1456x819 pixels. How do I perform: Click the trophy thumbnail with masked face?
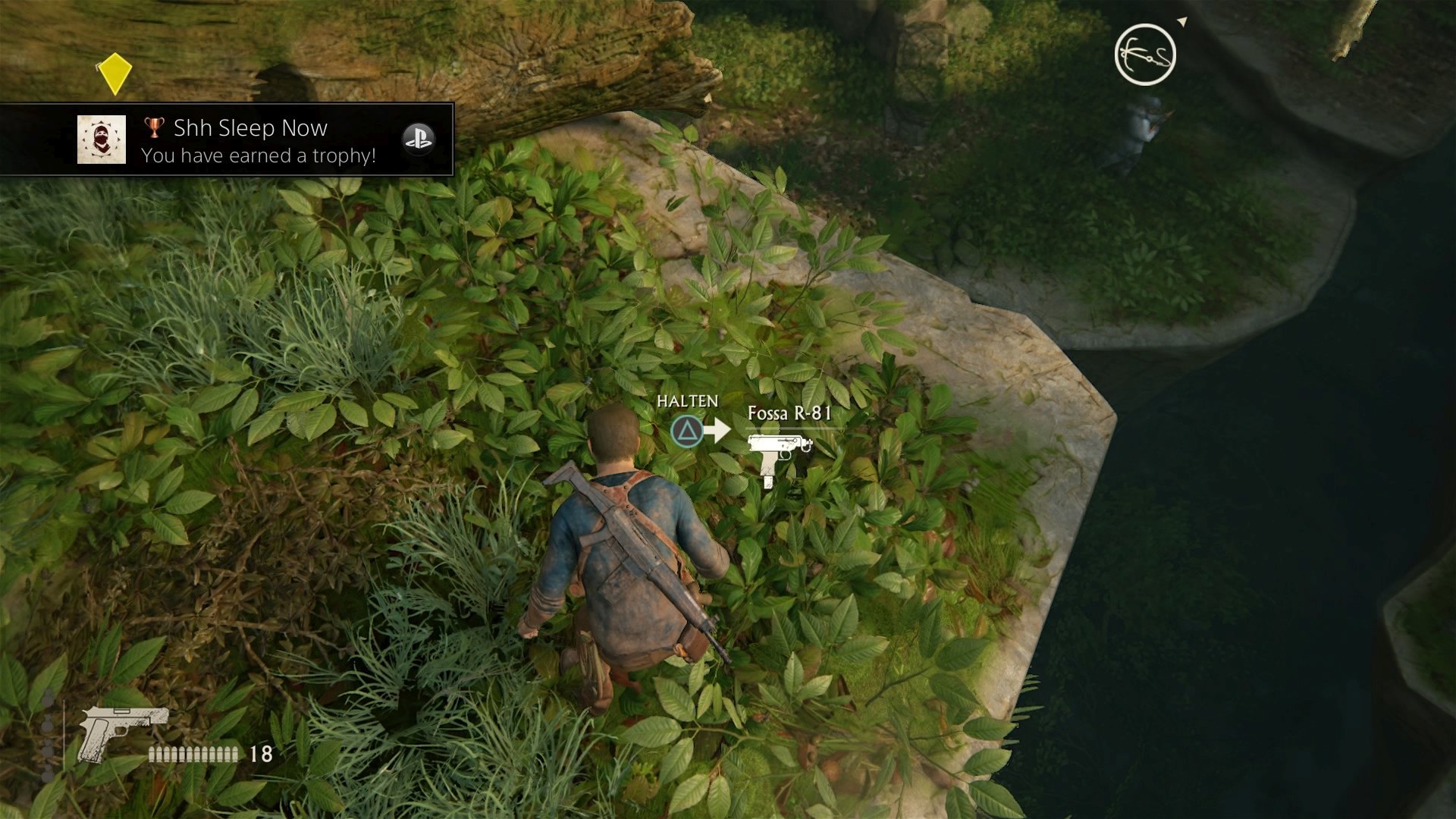click(x=102, y=140)
